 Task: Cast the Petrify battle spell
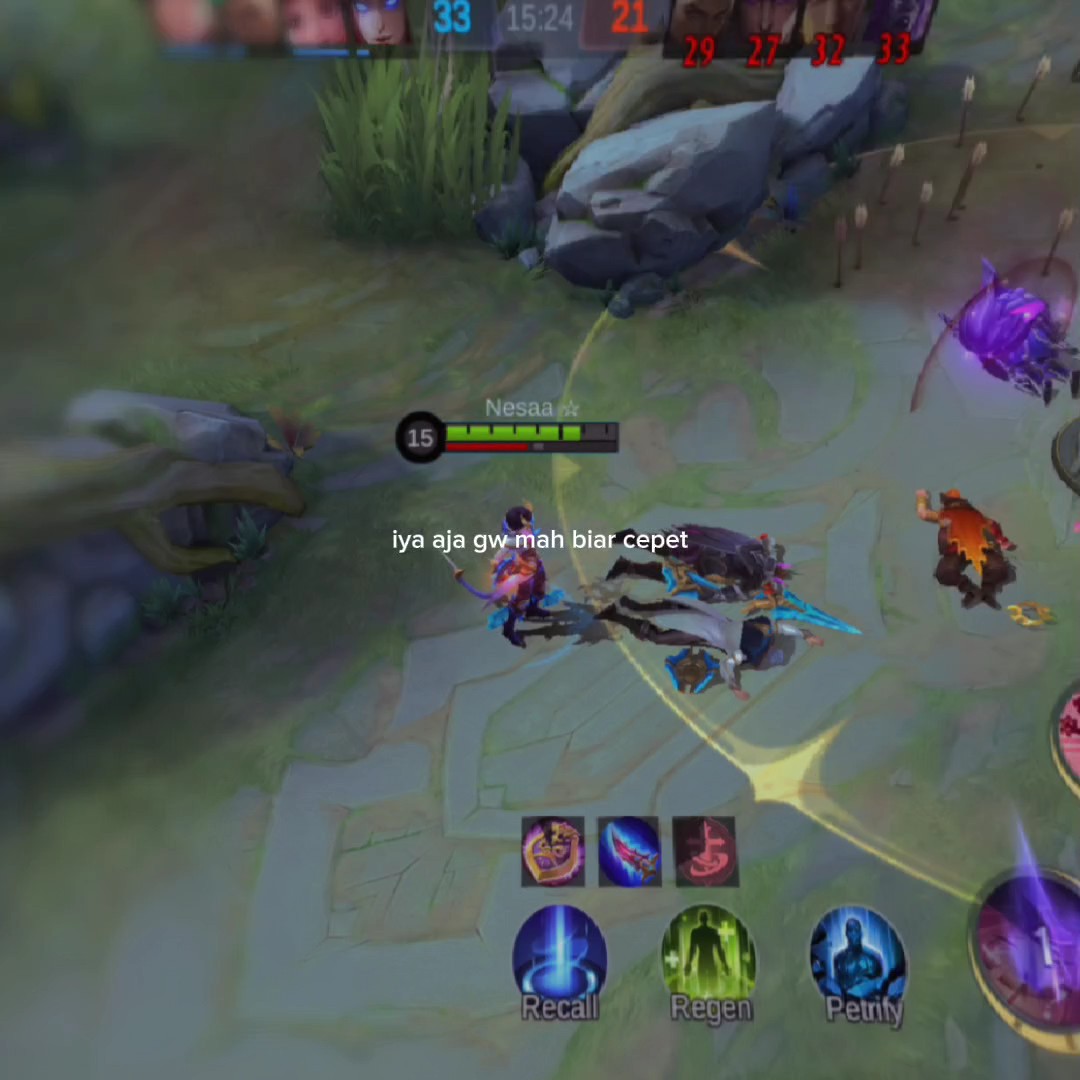859,956
